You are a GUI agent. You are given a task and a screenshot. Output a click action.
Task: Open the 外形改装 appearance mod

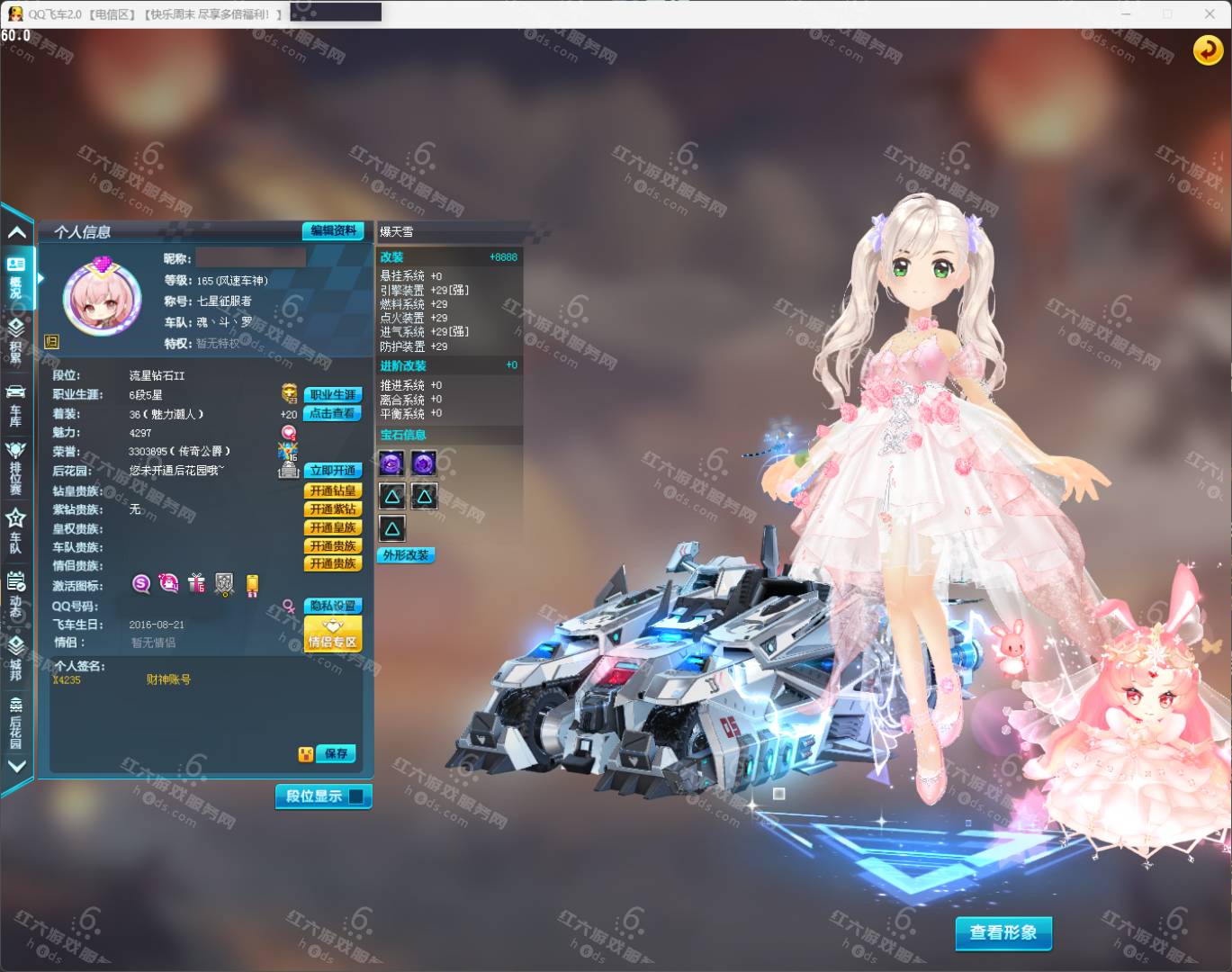[x=406, y=555]
